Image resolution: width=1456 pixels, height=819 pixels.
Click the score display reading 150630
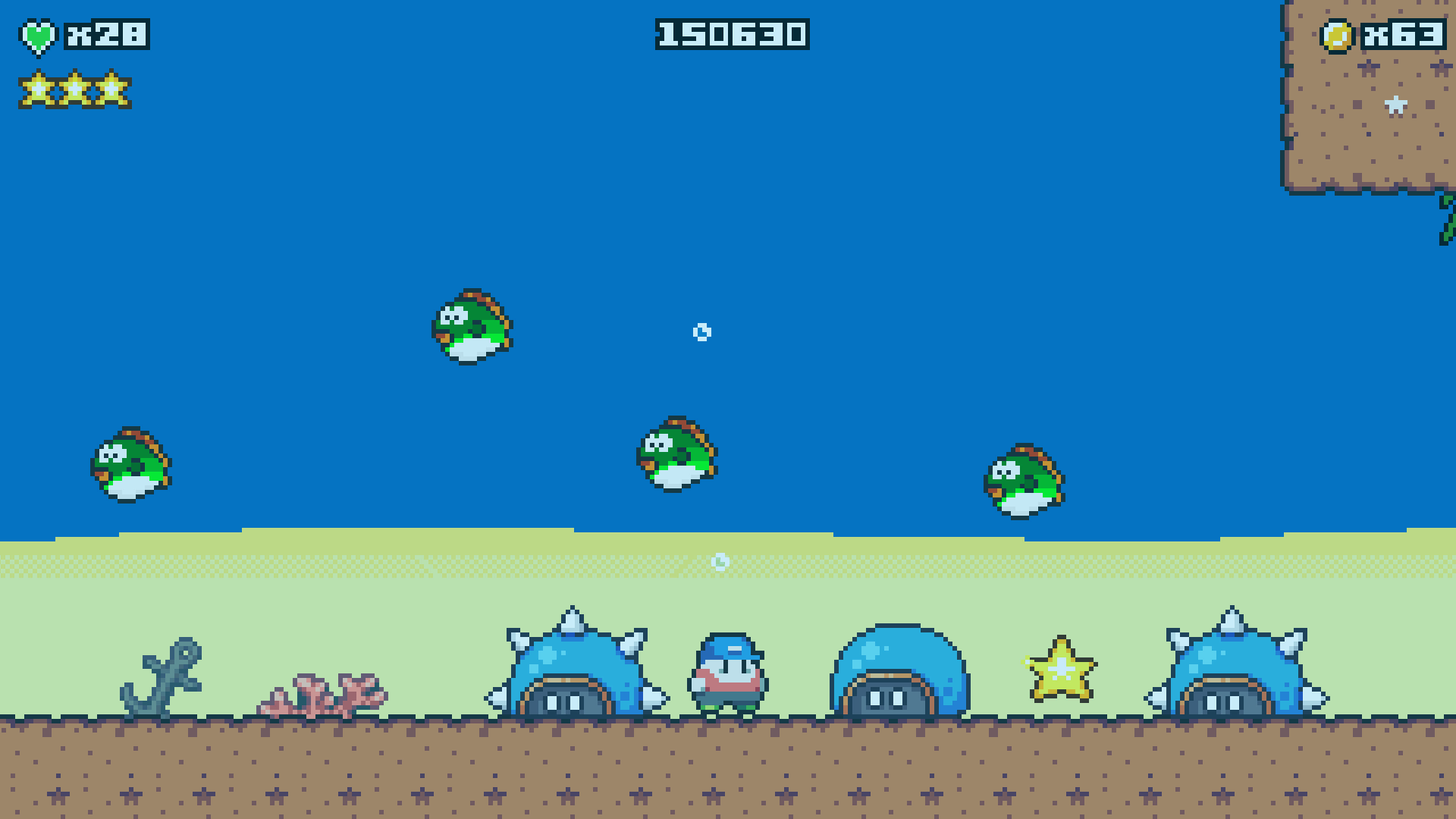click(x=732, y=32)
